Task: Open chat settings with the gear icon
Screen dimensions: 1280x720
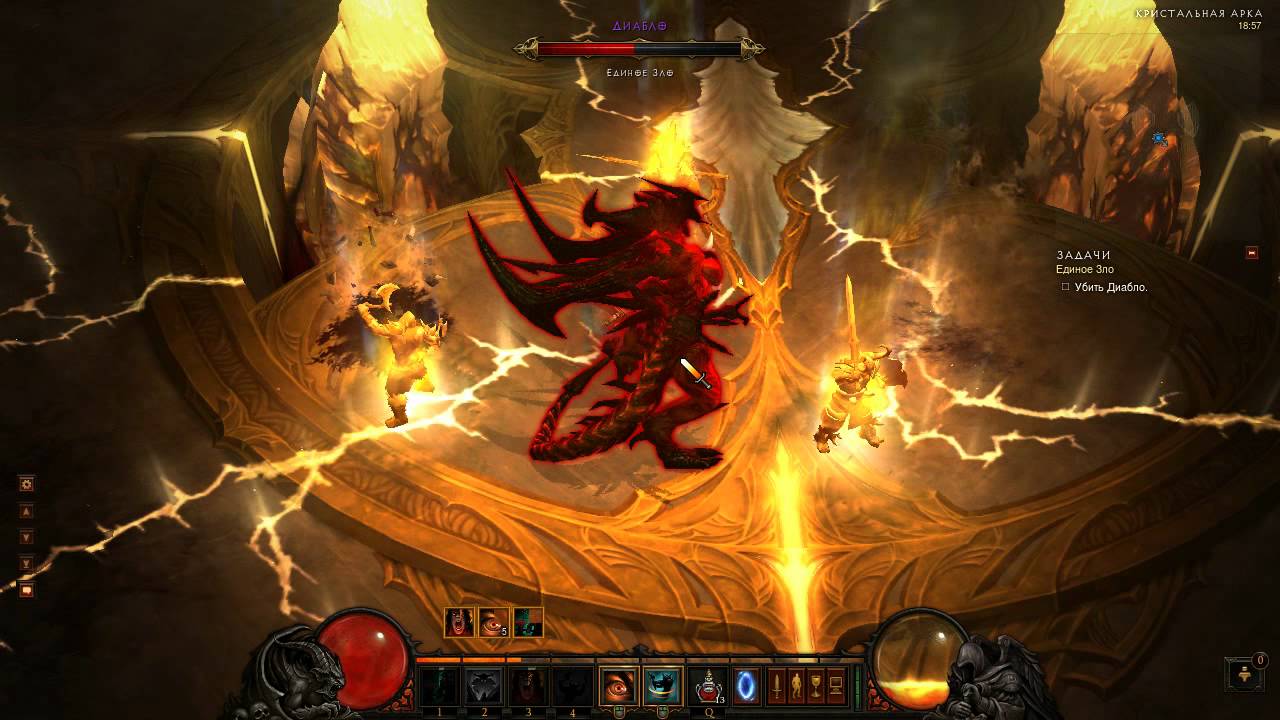Action: pos(27,484)
